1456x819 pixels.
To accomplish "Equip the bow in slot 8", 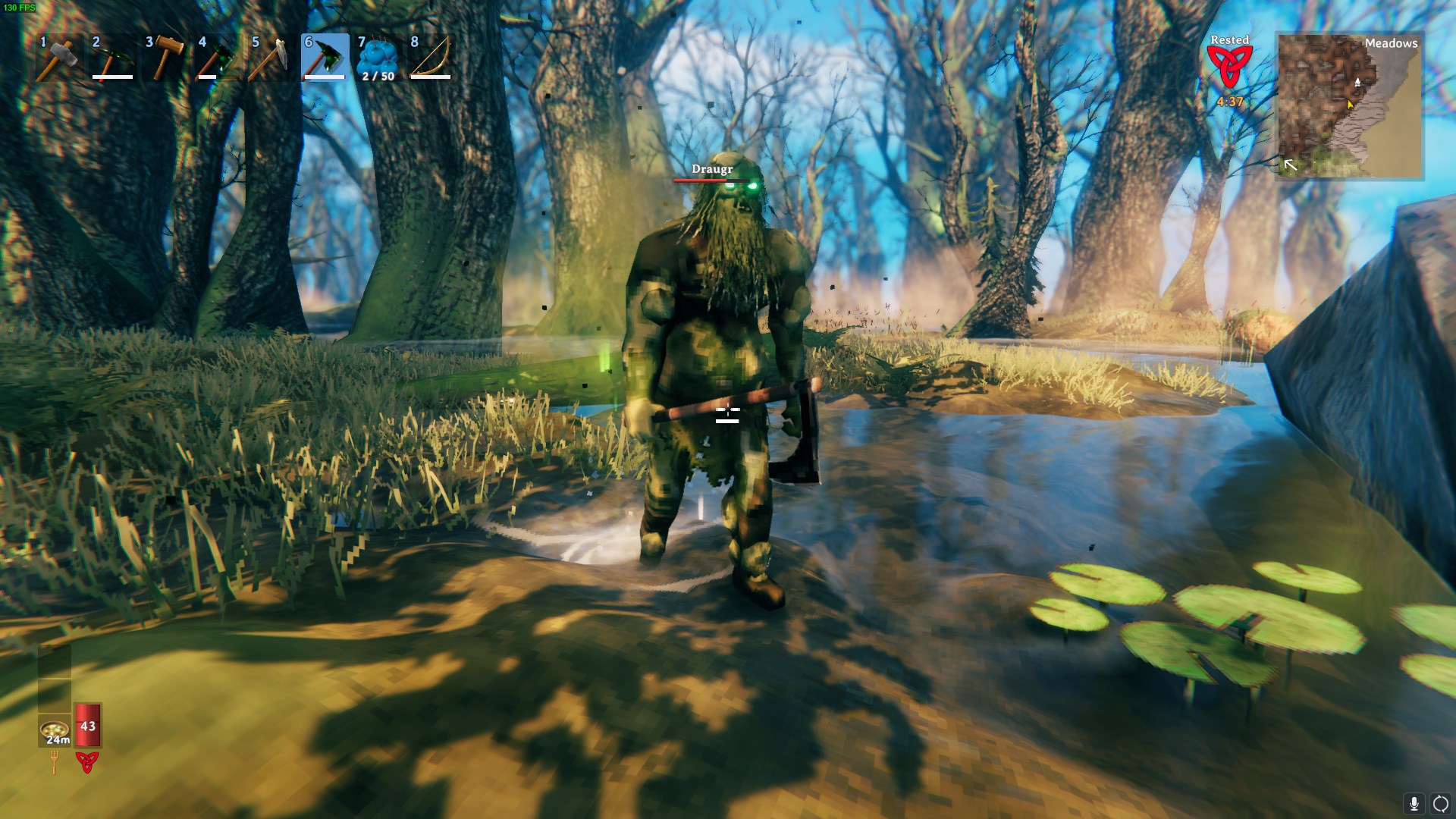I will click(x=431, y=58).
